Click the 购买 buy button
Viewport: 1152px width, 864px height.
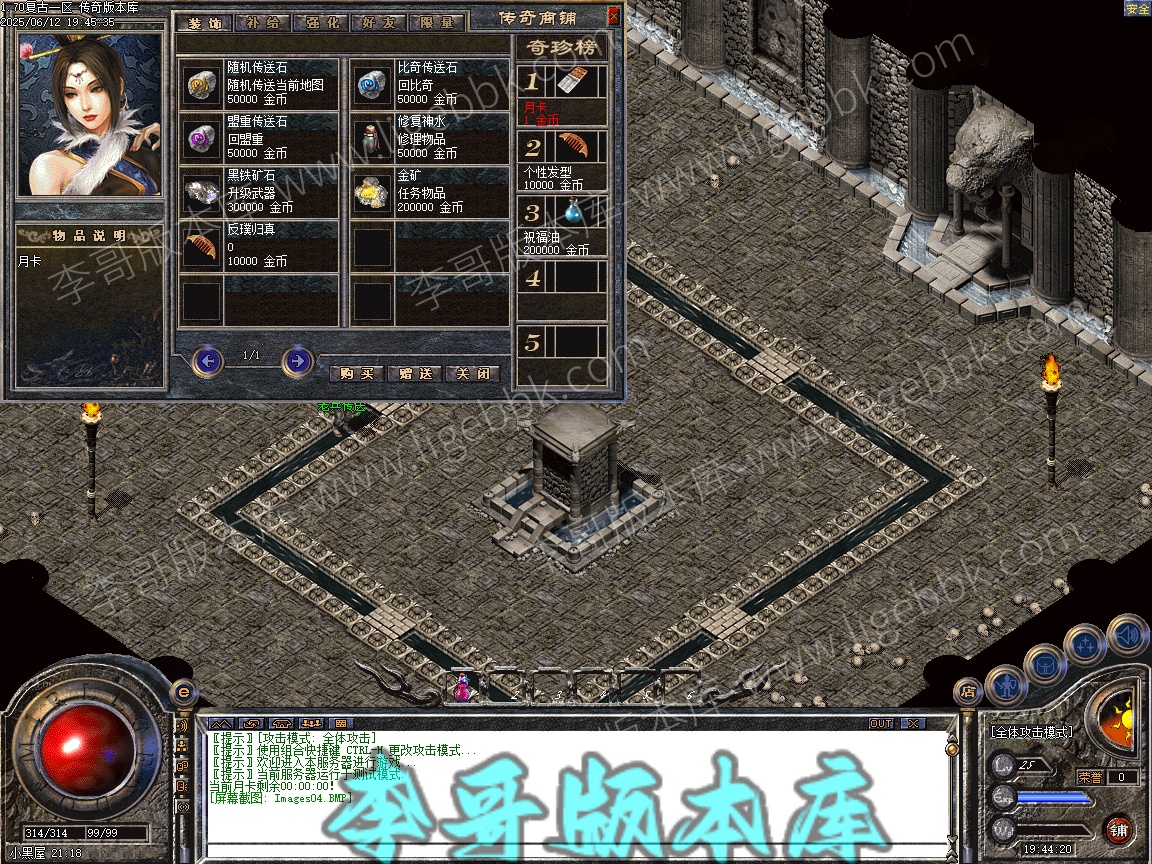(x=356, y=373)
